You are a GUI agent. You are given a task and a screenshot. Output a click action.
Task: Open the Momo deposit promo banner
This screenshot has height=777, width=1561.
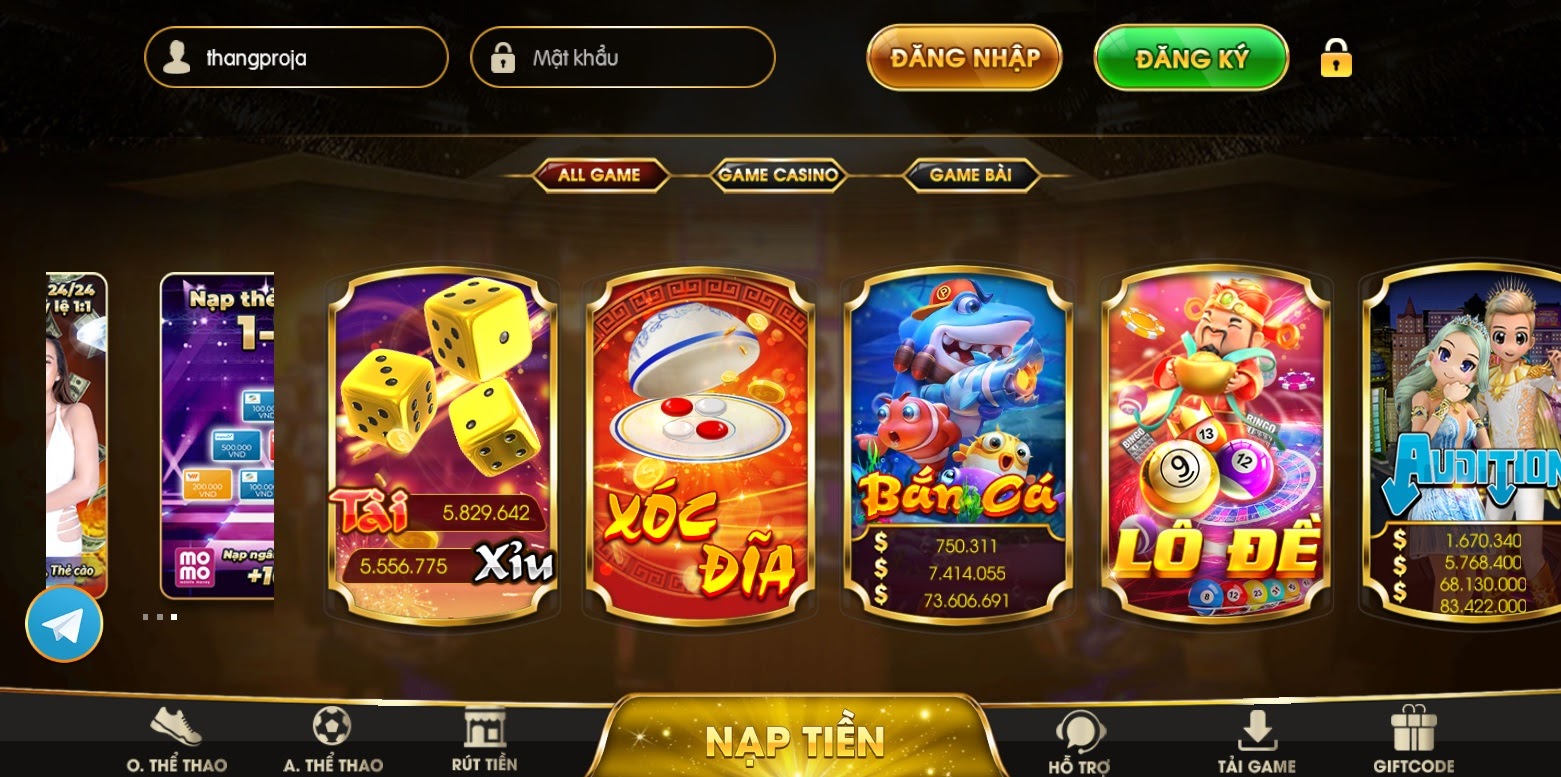coord(217,435)
